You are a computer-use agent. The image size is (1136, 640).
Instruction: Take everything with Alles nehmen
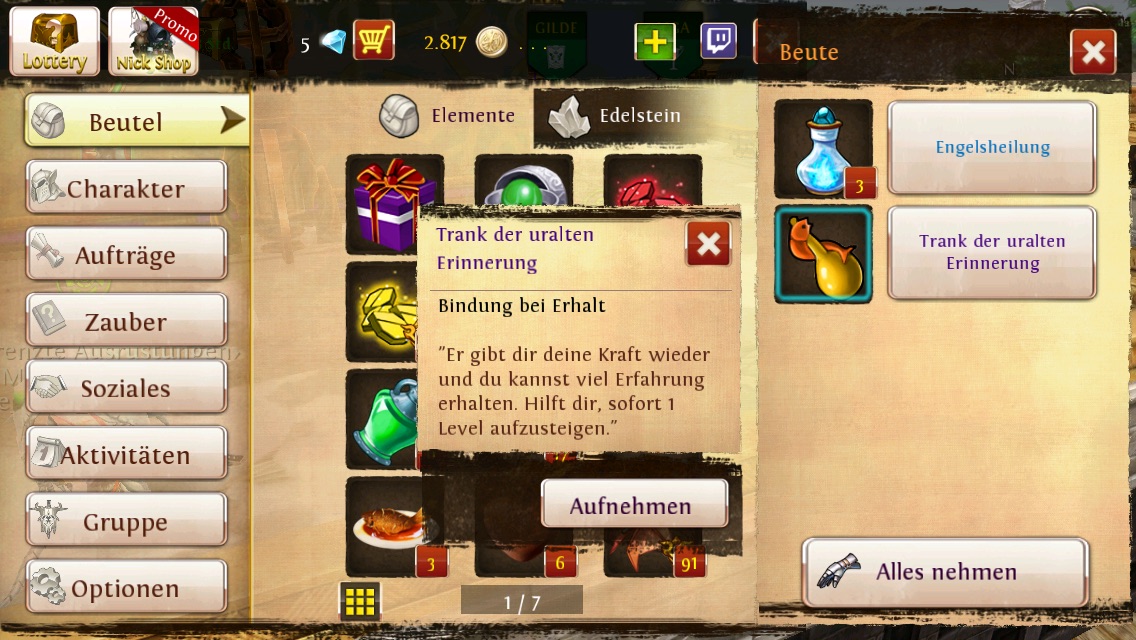click(x=945, y=572)
